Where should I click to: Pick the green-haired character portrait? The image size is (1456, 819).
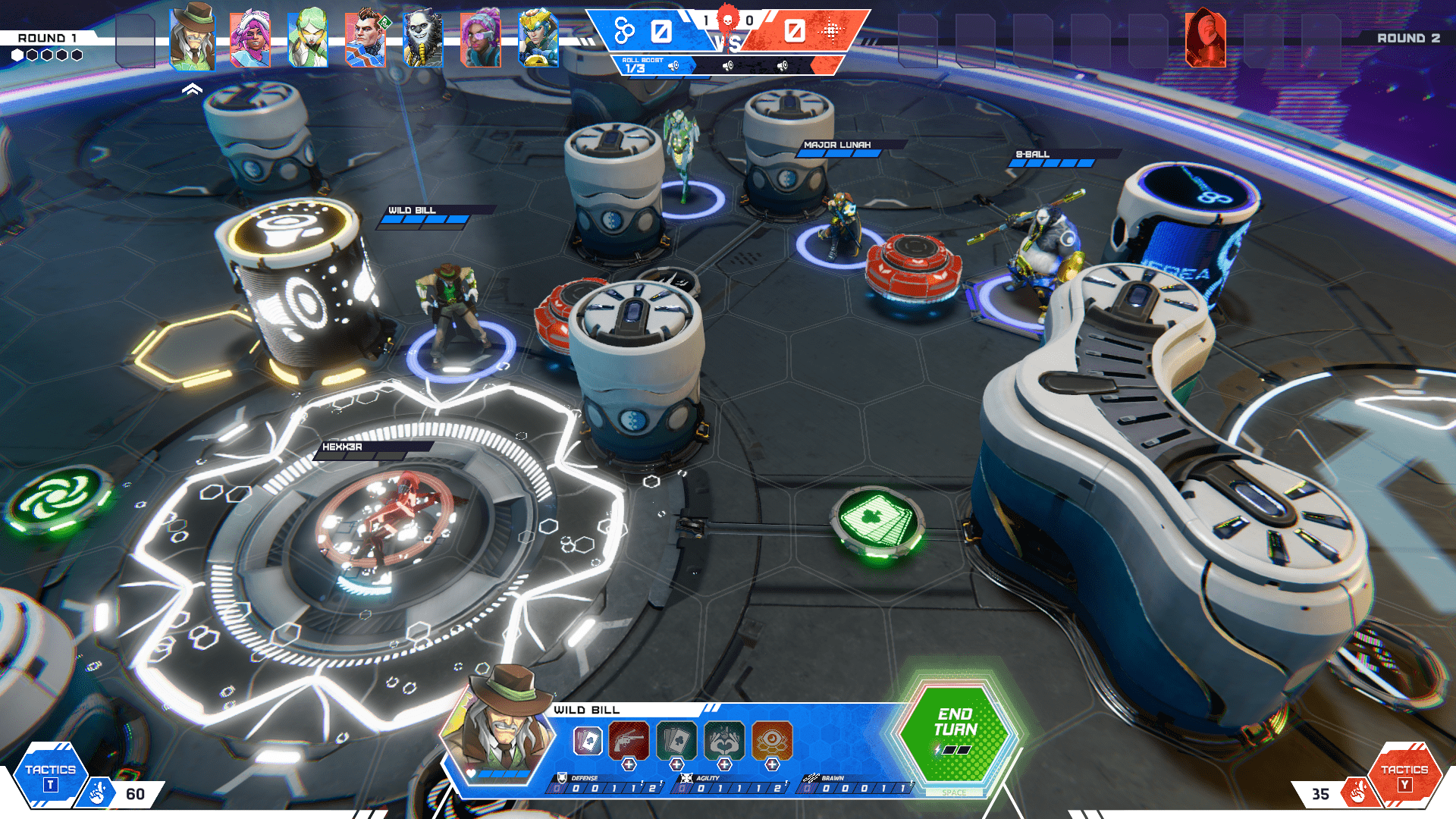click(308, 39)
